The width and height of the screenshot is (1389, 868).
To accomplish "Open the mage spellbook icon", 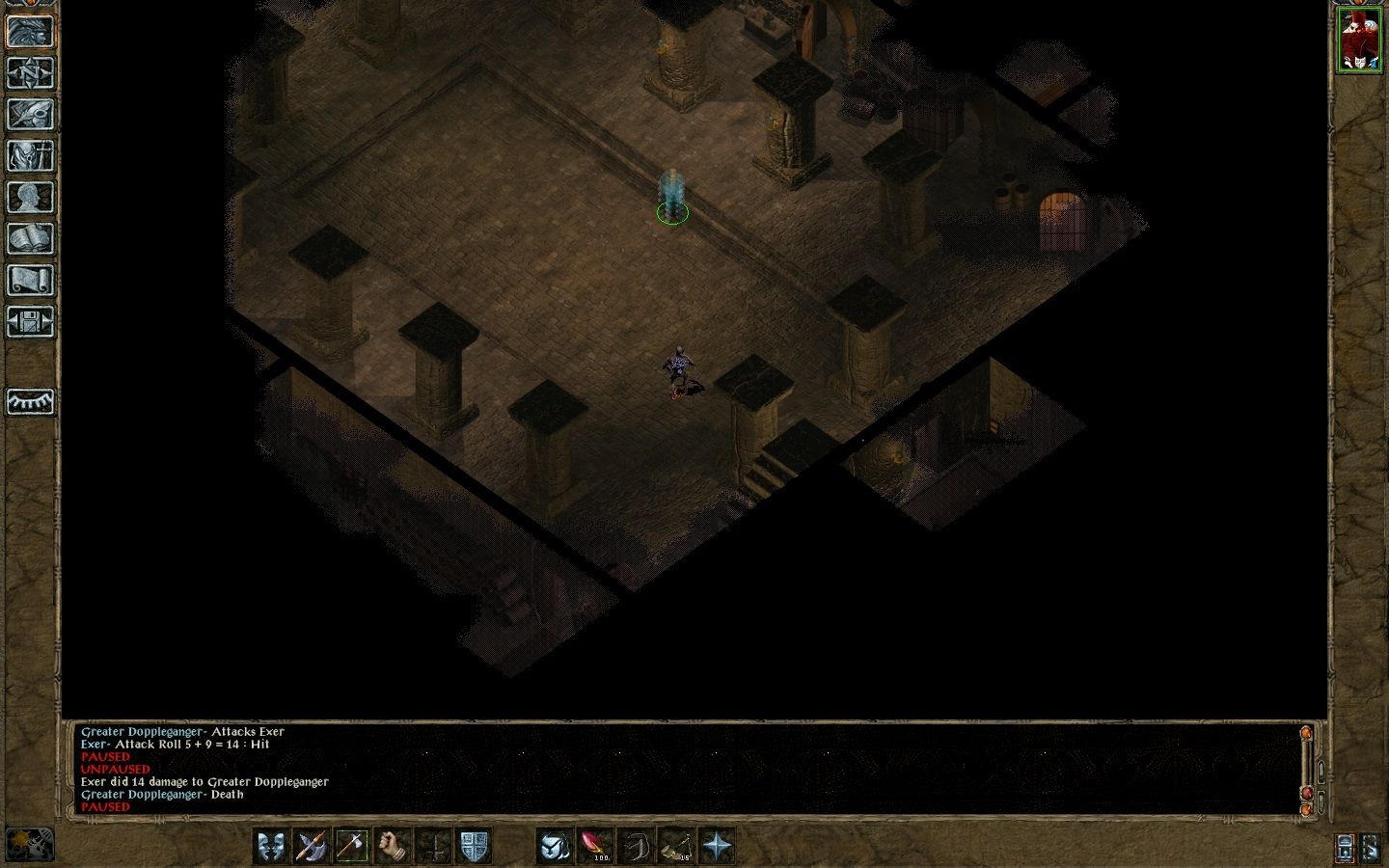I will pyautogui.click(x=30, y=238).
